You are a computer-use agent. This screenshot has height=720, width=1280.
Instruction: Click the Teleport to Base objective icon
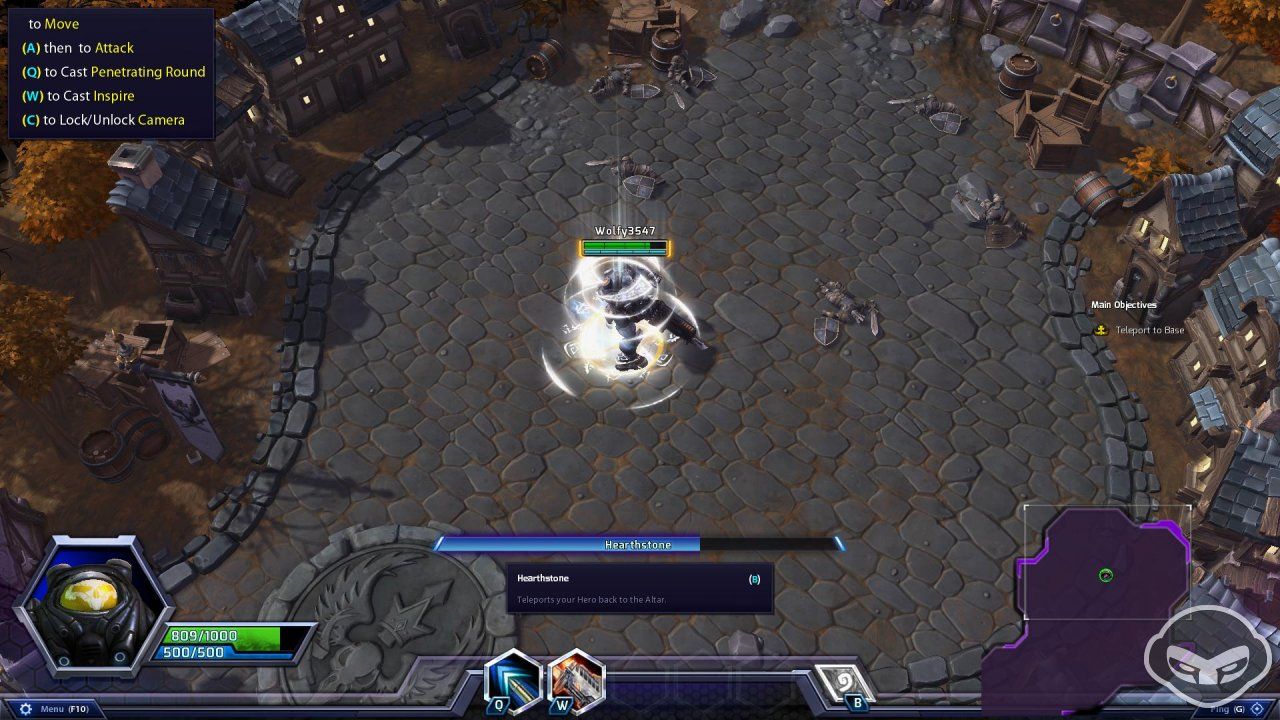pyautogui.click(x=1103, y=328)
